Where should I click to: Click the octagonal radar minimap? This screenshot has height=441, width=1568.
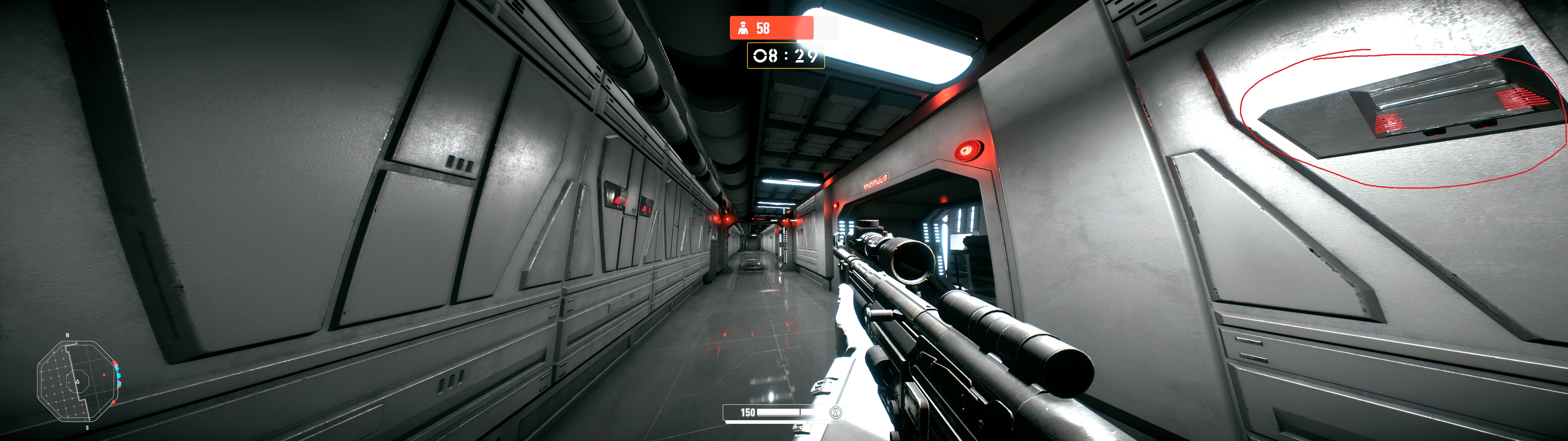click(77, 381)
